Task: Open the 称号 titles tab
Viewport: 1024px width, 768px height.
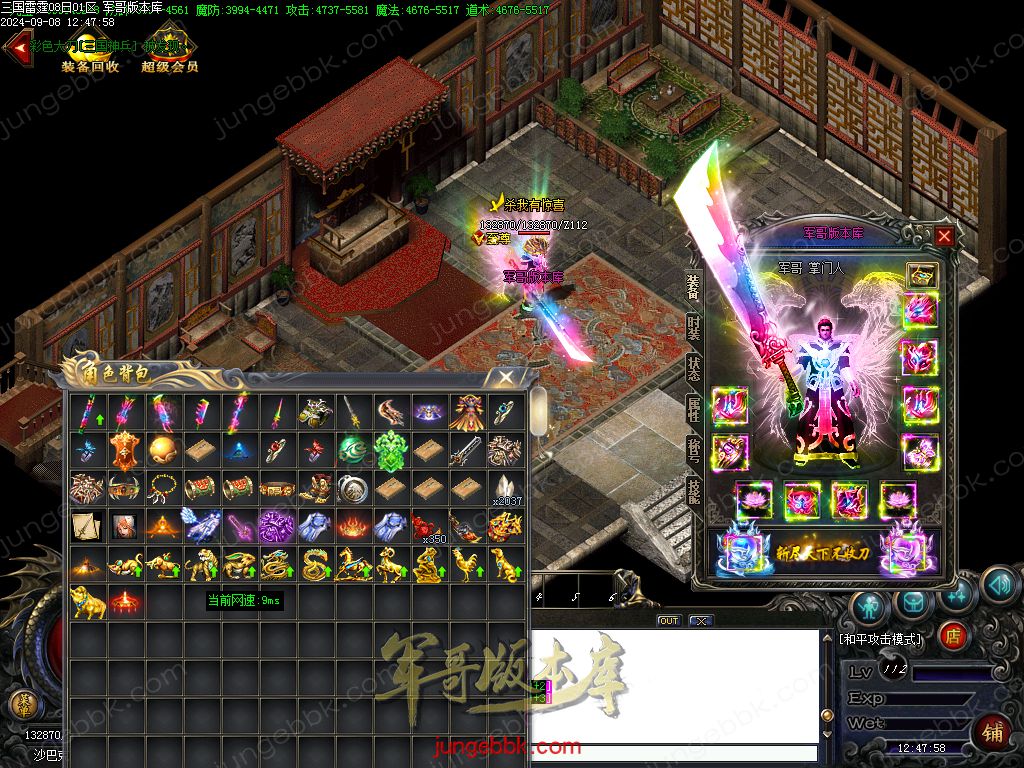Action: (693, 450)
